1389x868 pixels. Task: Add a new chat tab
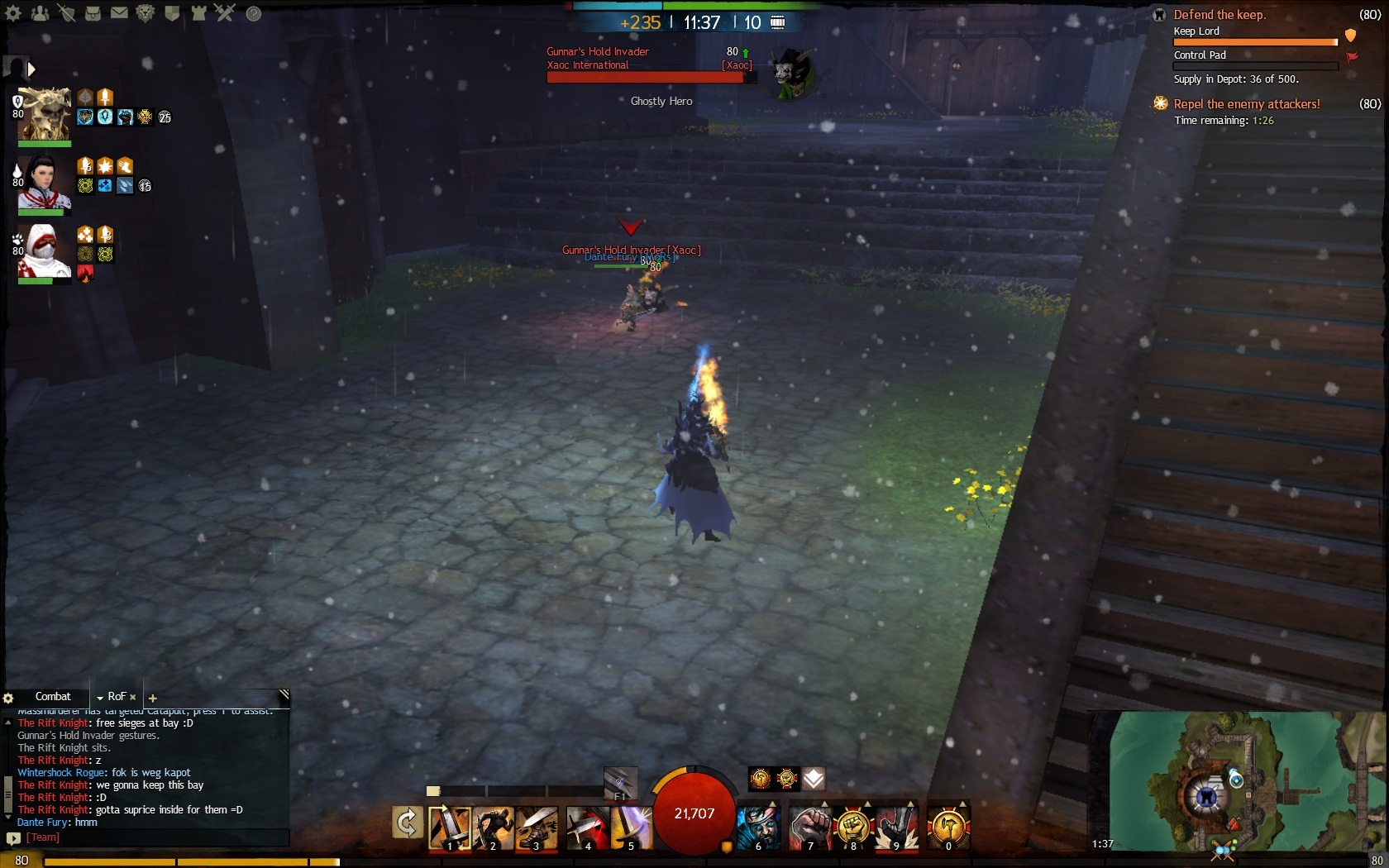[153, 699]
